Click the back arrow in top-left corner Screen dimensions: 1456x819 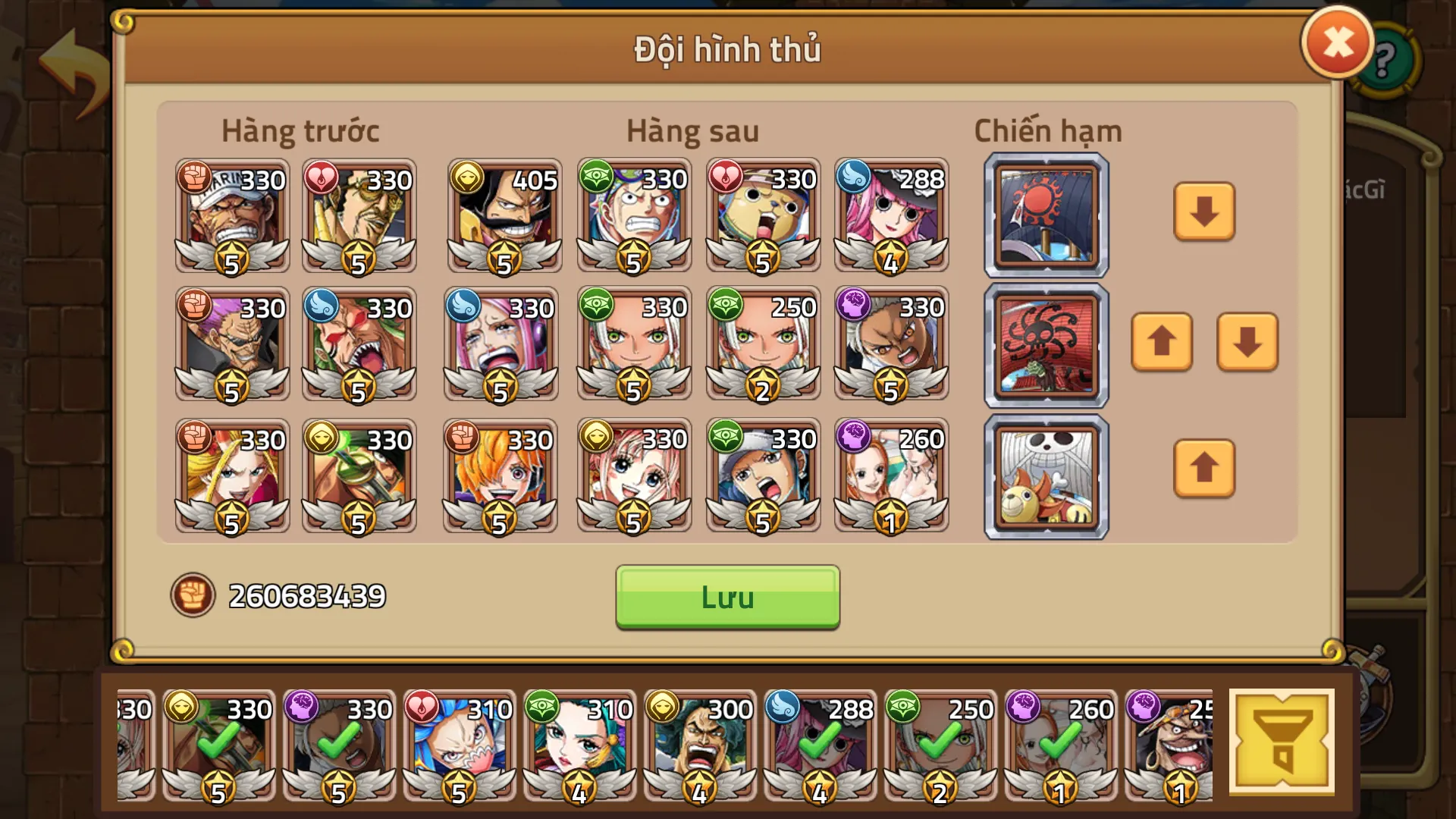pyautogui.click(x=71, y=62)
